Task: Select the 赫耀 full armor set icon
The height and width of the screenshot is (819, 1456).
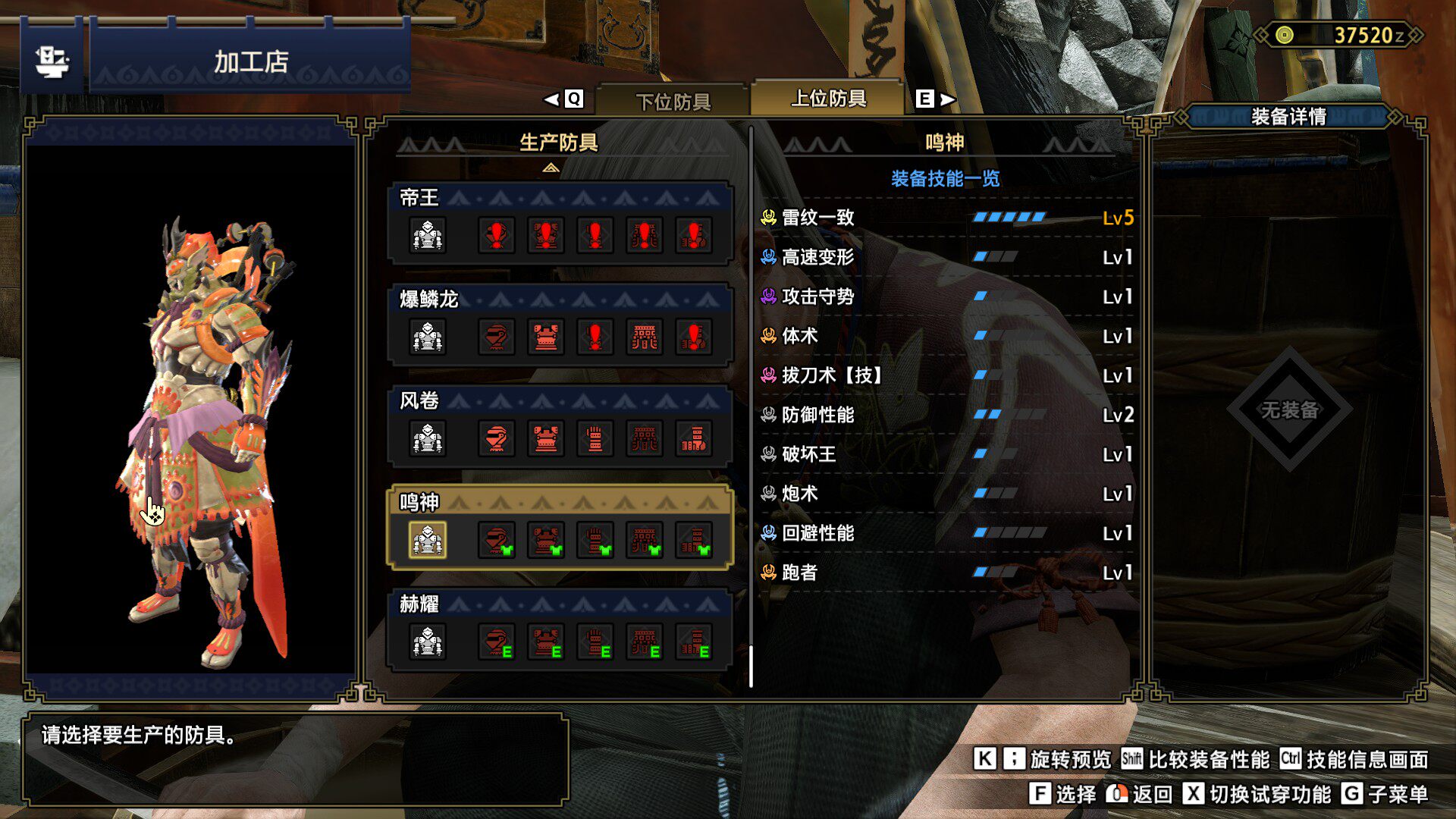Action: (x=428, y=642)
